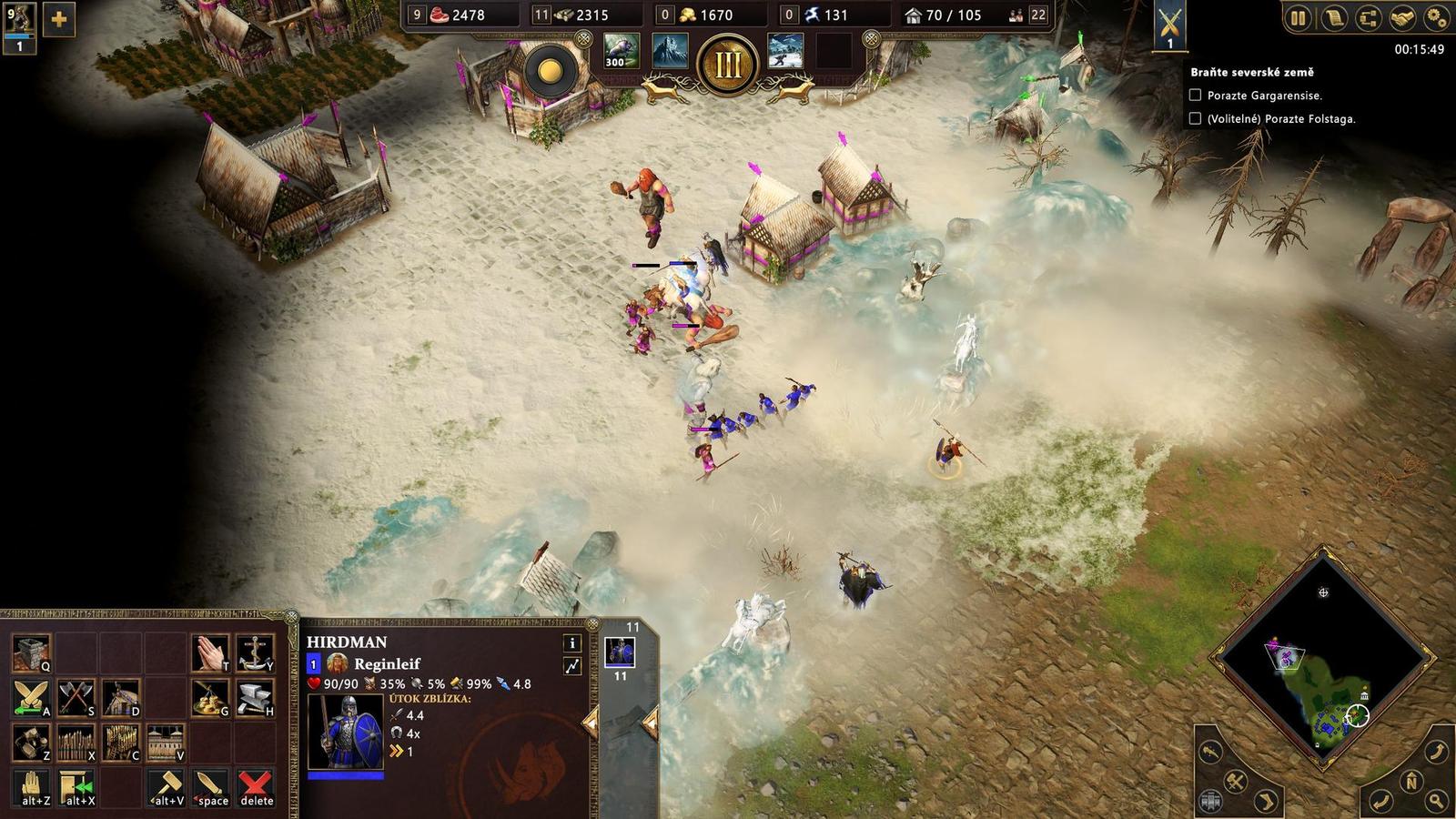The height and width of the screenshot is (819, 1456).
Task: Toggle the crossed axes stance command
Action: (x=76, y=697)
